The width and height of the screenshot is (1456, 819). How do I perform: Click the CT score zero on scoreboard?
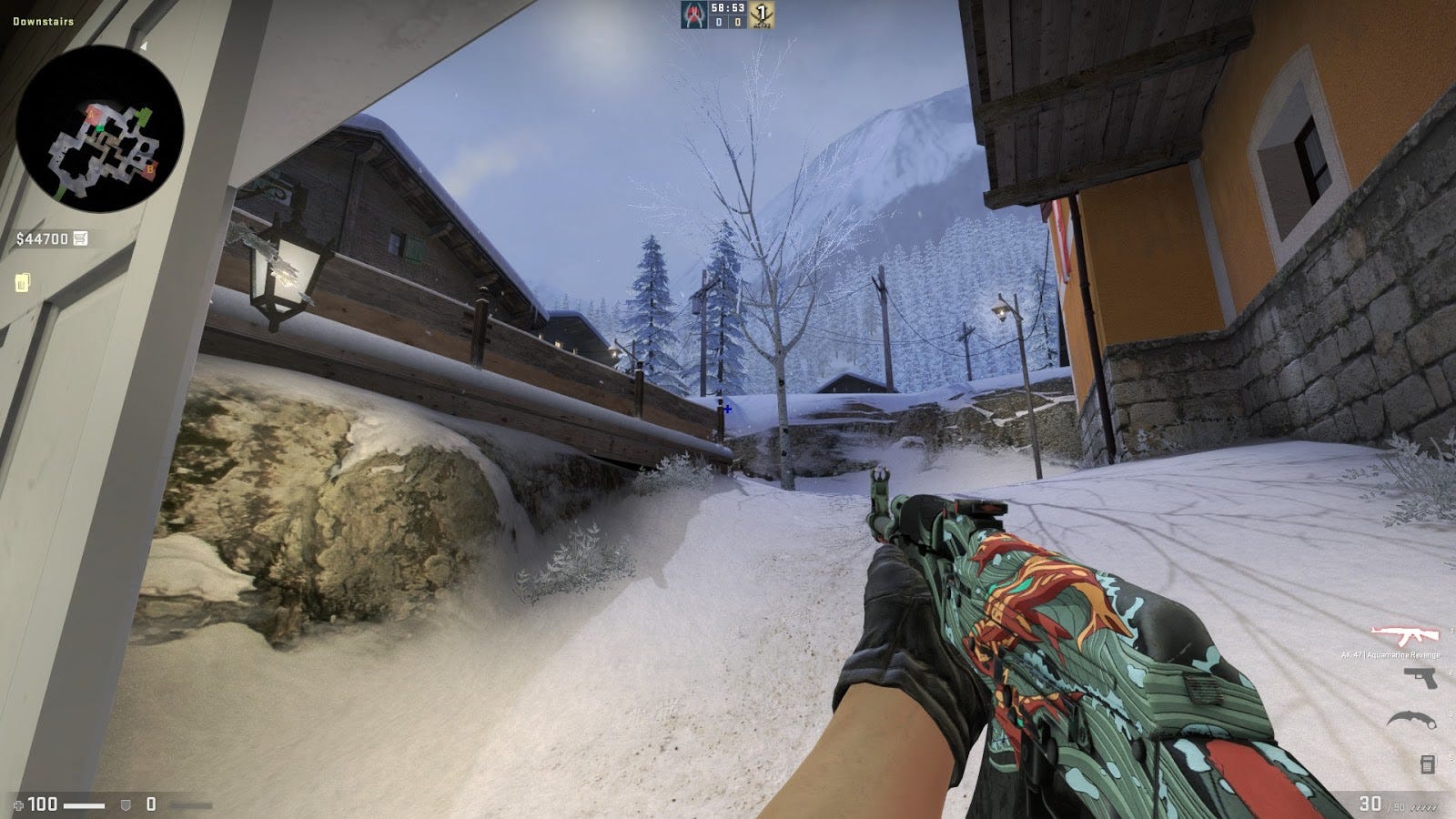718,22
